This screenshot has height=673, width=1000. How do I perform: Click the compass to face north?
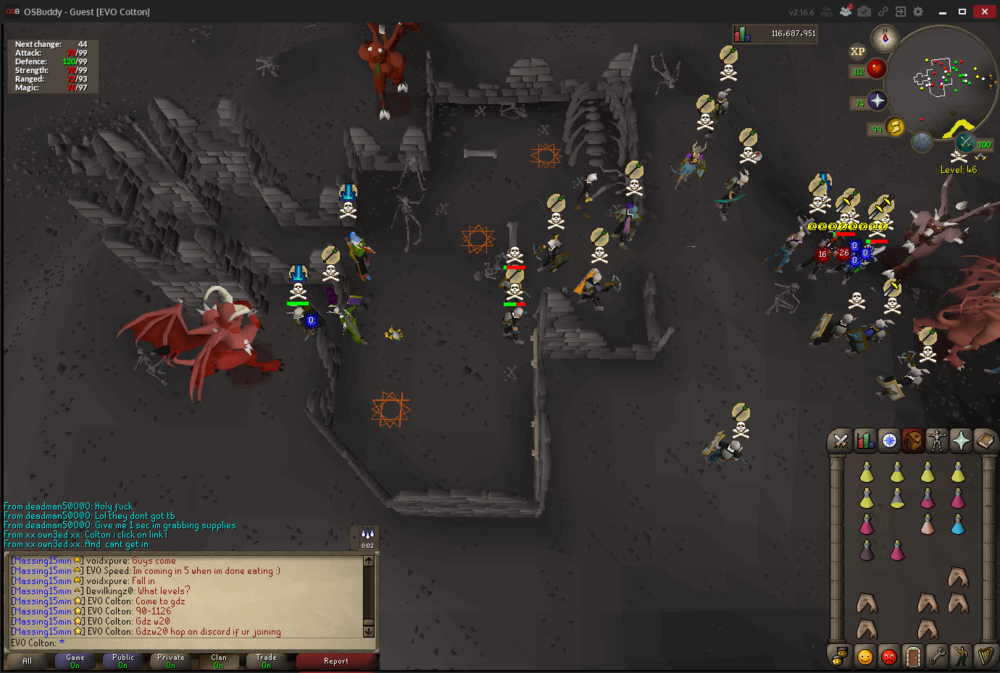pos(884,38)
